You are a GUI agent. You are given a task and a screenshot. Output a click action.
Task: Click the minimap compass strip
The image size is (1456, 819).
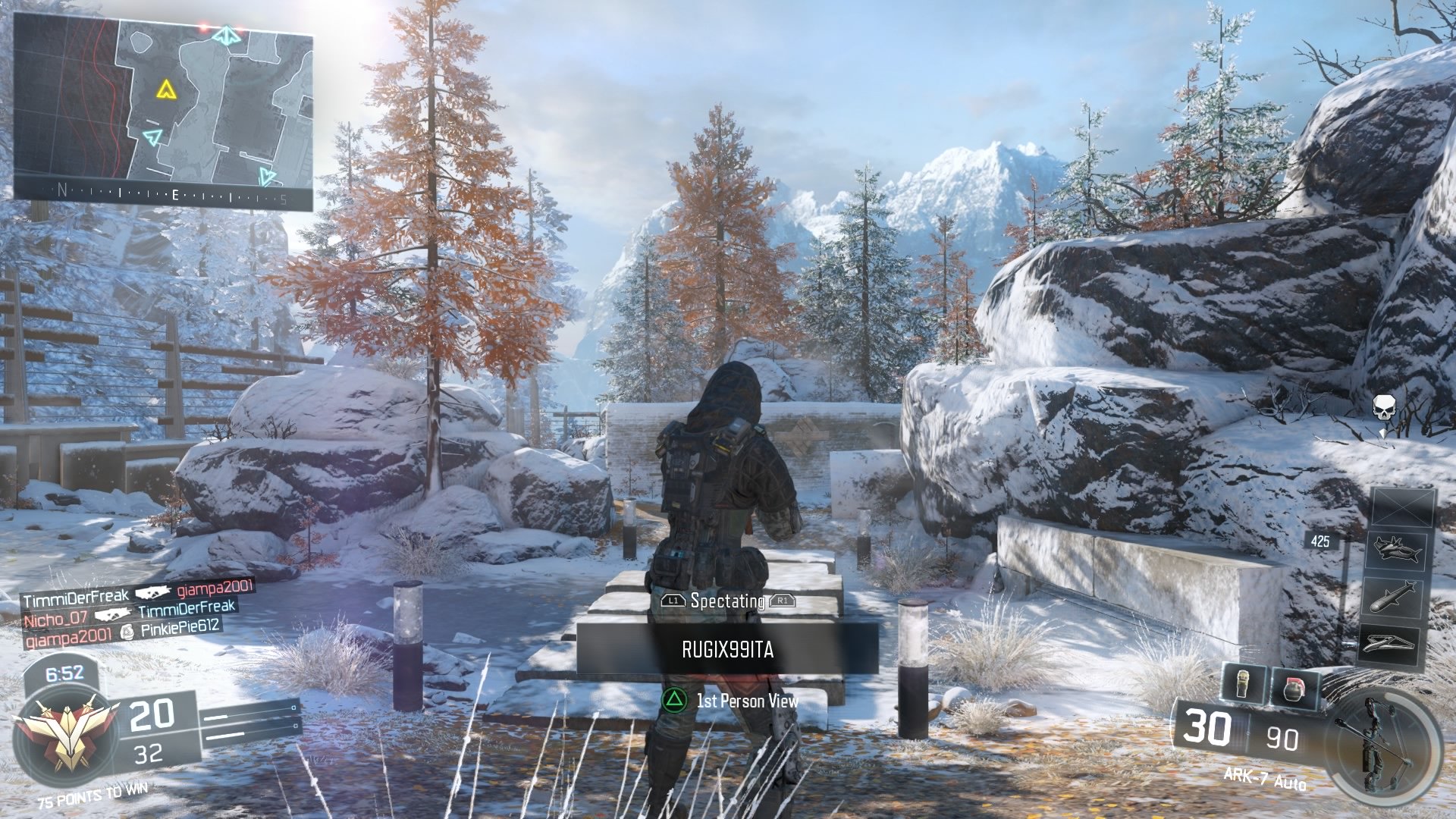[x=163, y=196]
